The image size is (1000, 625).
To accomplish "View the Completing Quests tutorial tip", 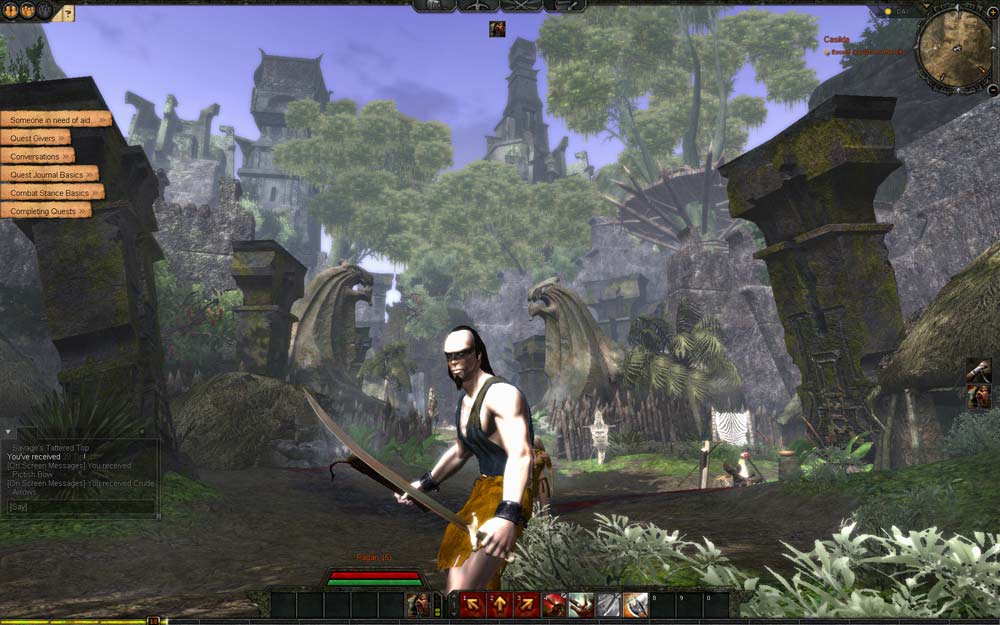I will [x=45, y=210].
